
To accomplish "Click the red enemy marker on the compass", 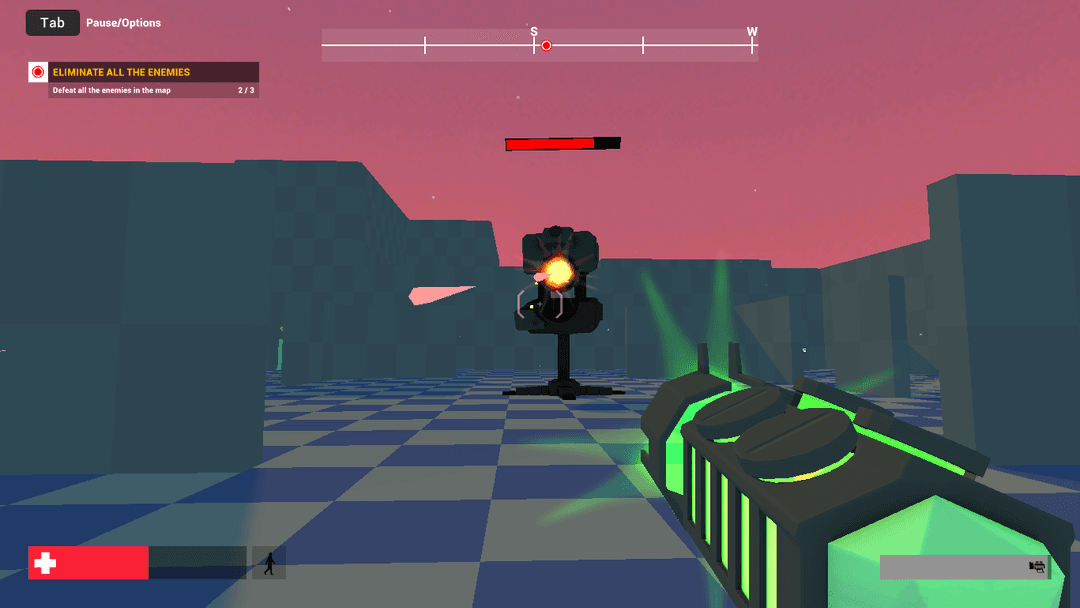I will click(x=546, y=45).
